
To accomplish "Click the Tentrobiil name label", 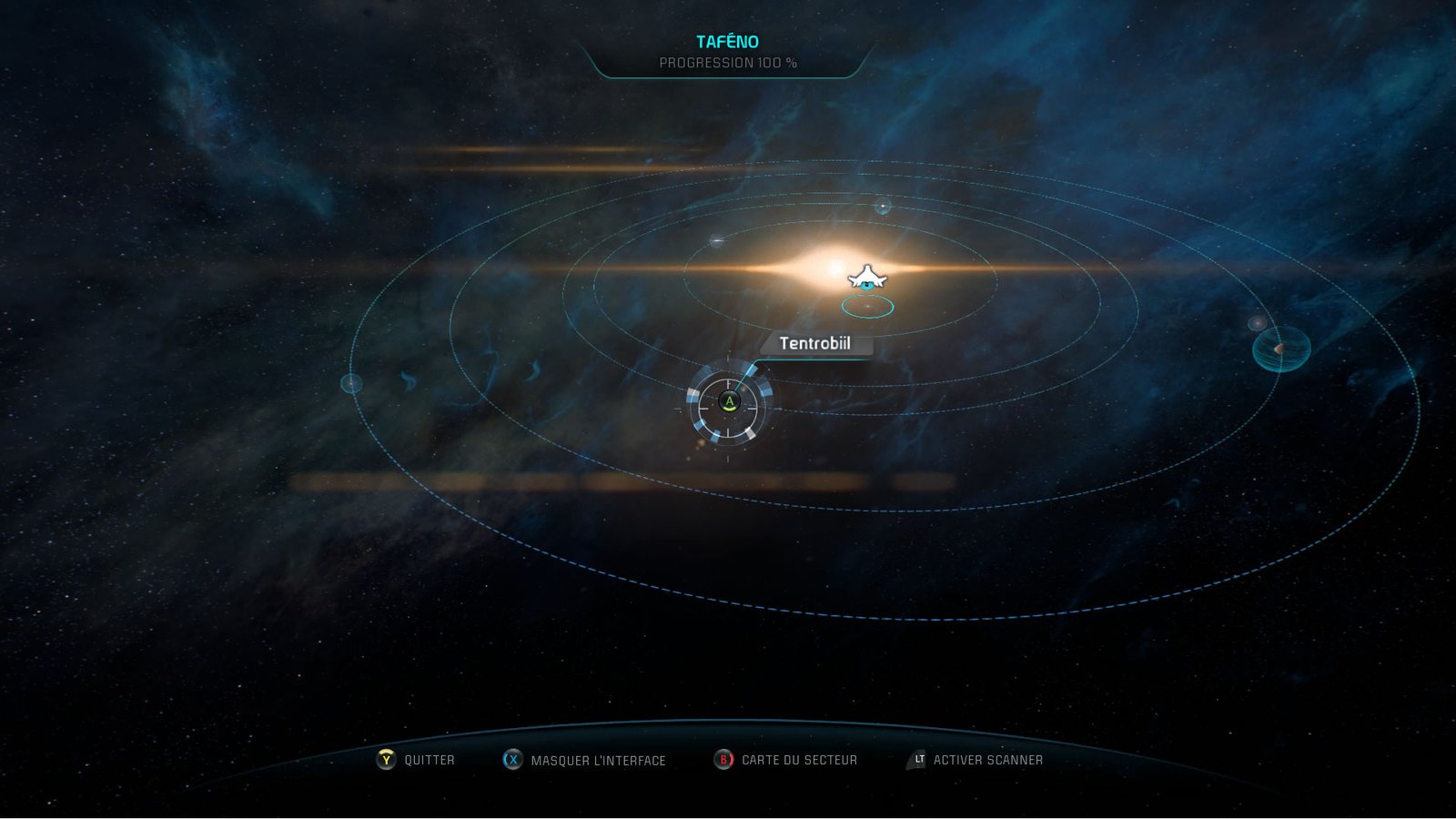I will pos(816,345).
